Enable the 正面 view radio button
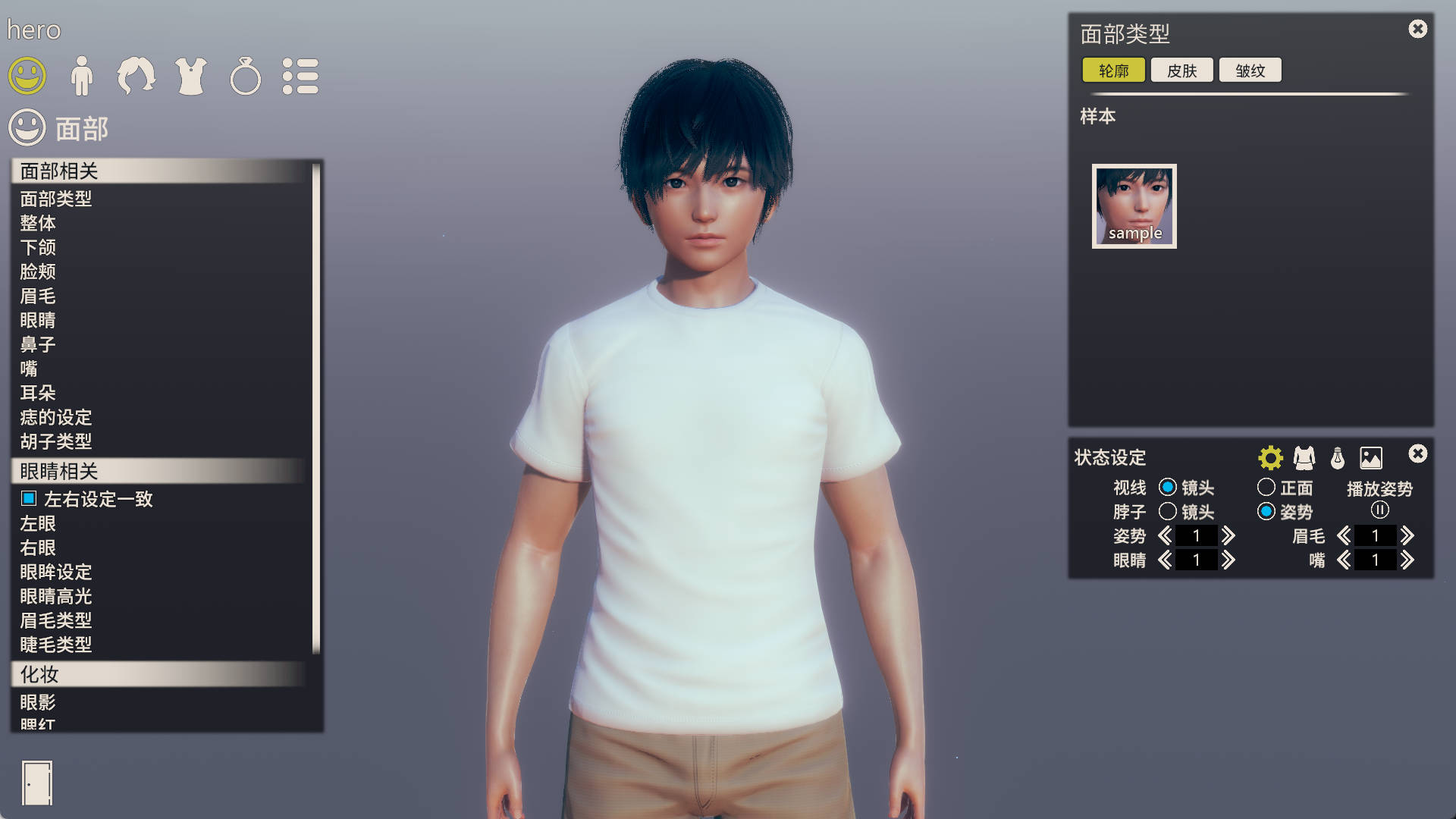 (x=1266, y=488)
